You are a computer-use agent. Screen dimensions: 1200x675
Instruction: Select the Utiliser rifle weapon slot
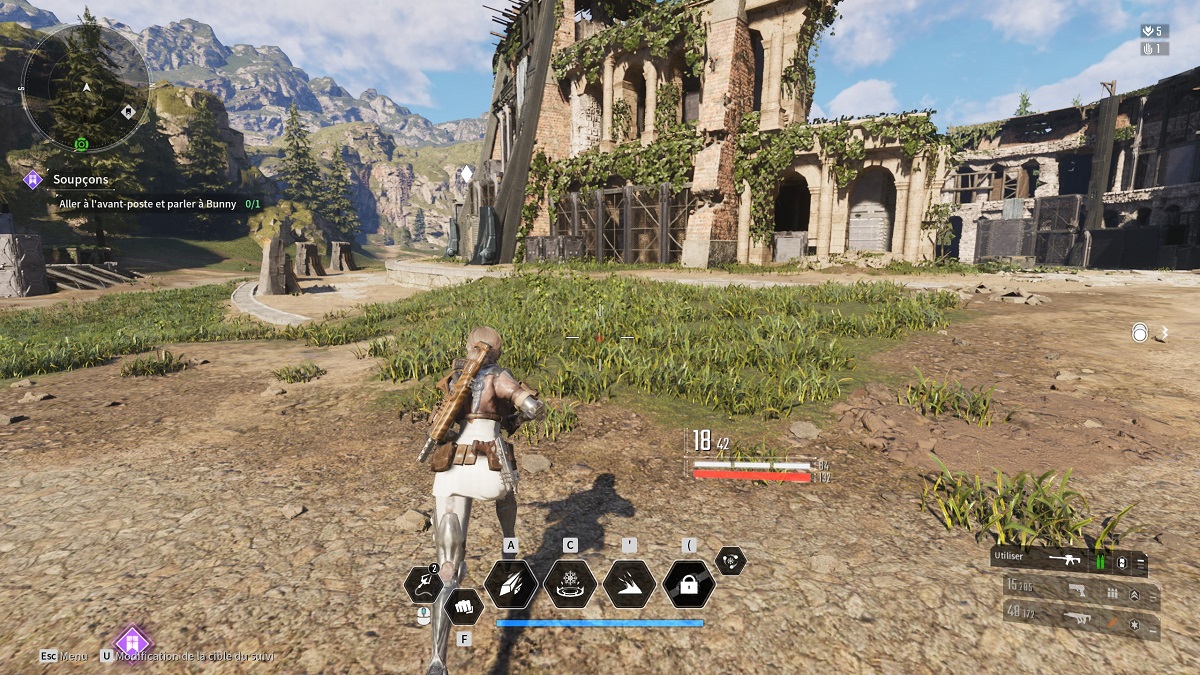pyautogui.click(x=1068, y=562)
